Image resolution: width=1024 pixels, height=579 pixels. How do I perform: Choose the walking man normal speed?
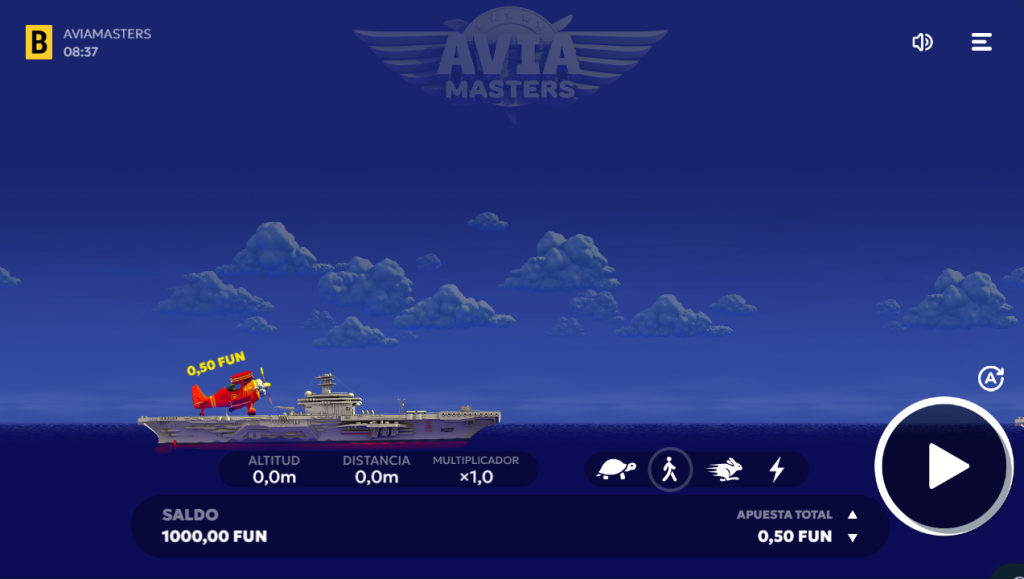click(x=670, y=469)
